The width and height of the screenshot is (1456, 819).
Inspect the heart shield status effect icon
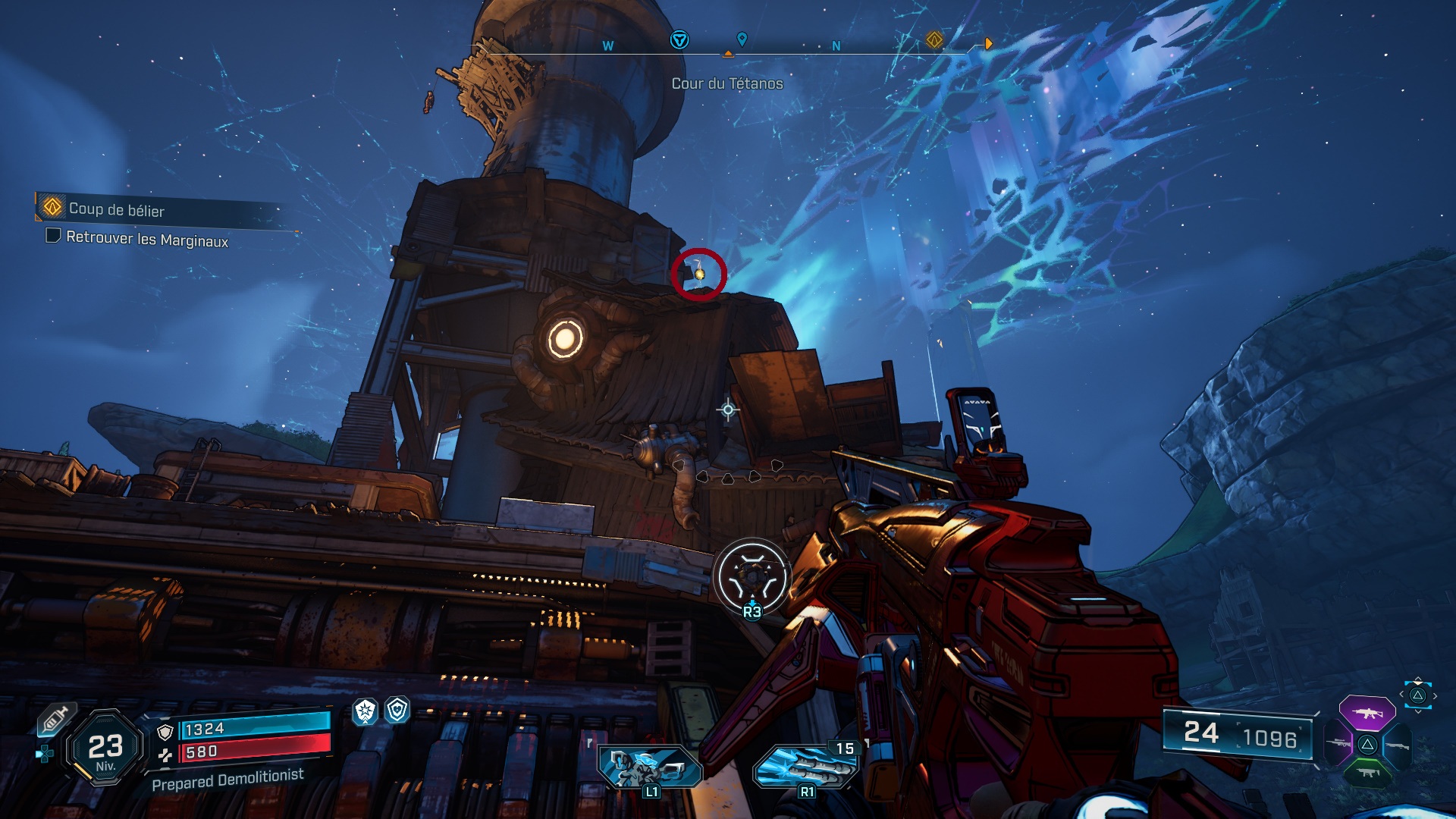(397, 710)
